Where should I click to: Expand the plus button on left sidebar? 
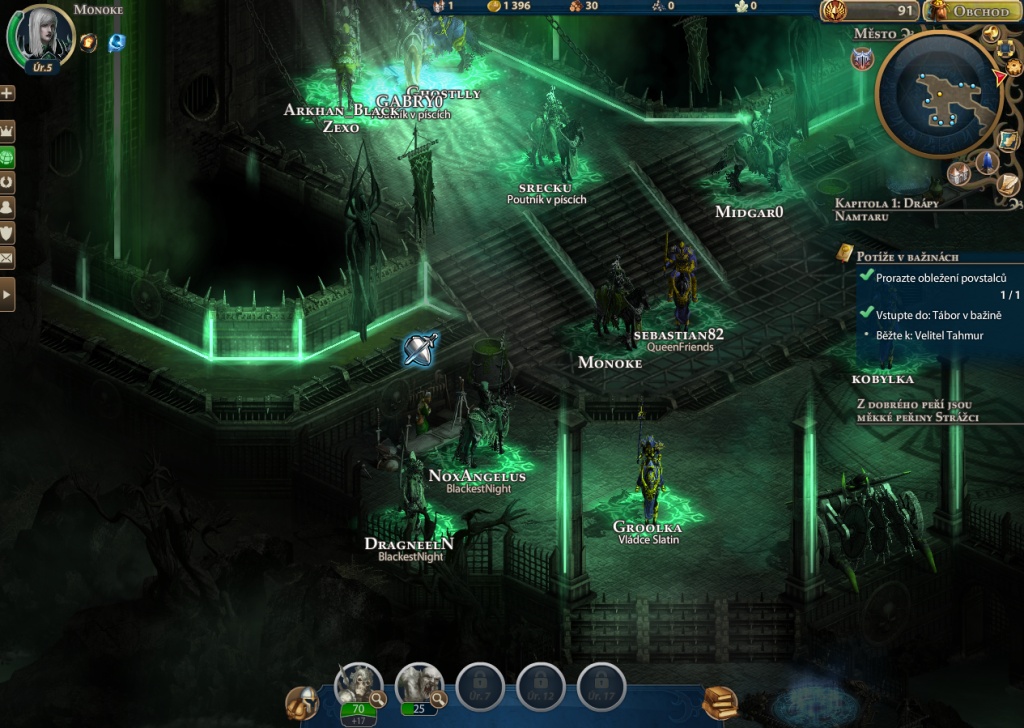pos(7,93)
